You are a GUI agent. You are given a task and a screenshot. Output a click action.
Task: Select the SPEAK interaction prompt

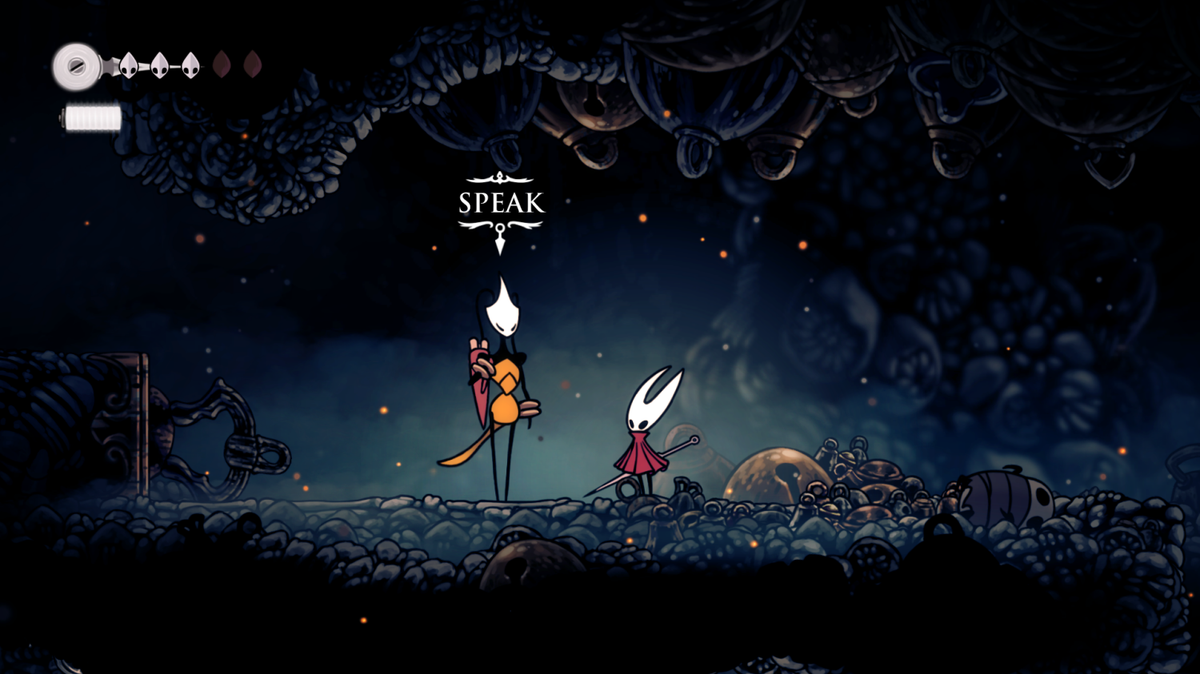point(501,204)
